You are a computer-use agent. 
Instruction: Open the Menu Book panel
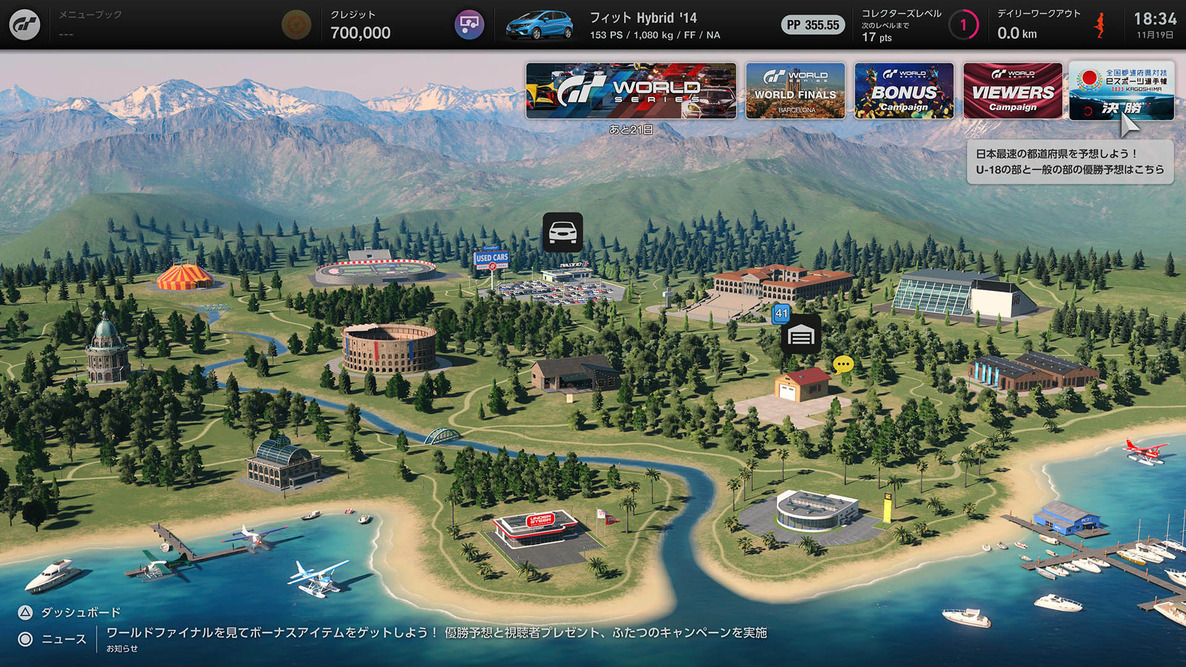[150, 25]
